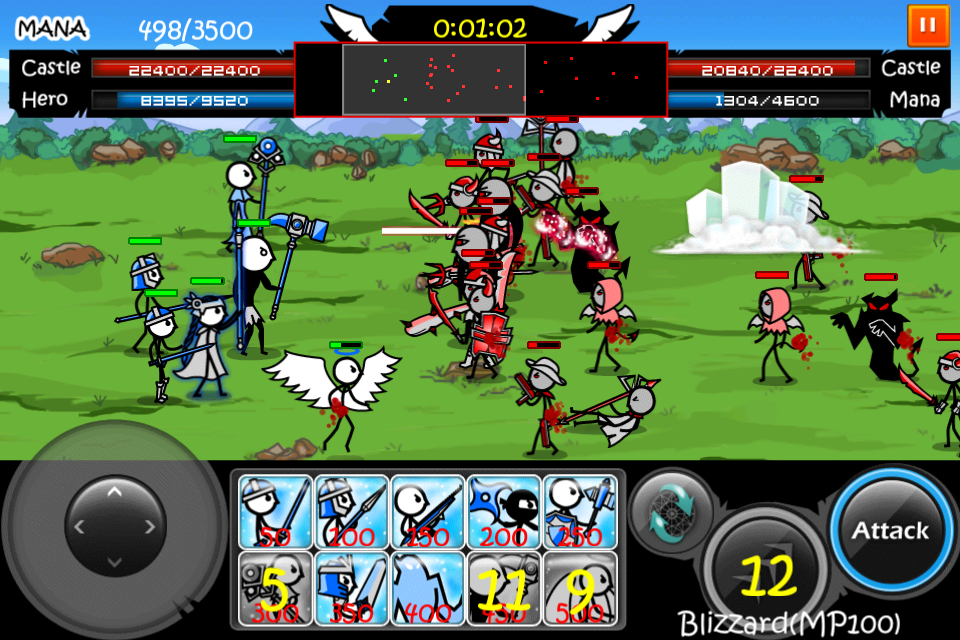Tap the round Attack button

coord(889,530)
